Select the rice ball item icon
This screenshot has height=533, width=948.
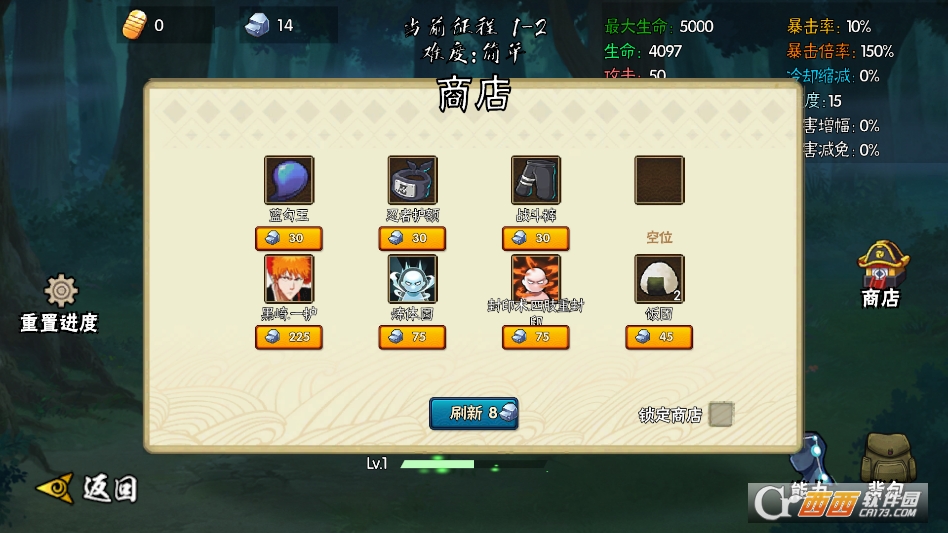click(660, 279)
